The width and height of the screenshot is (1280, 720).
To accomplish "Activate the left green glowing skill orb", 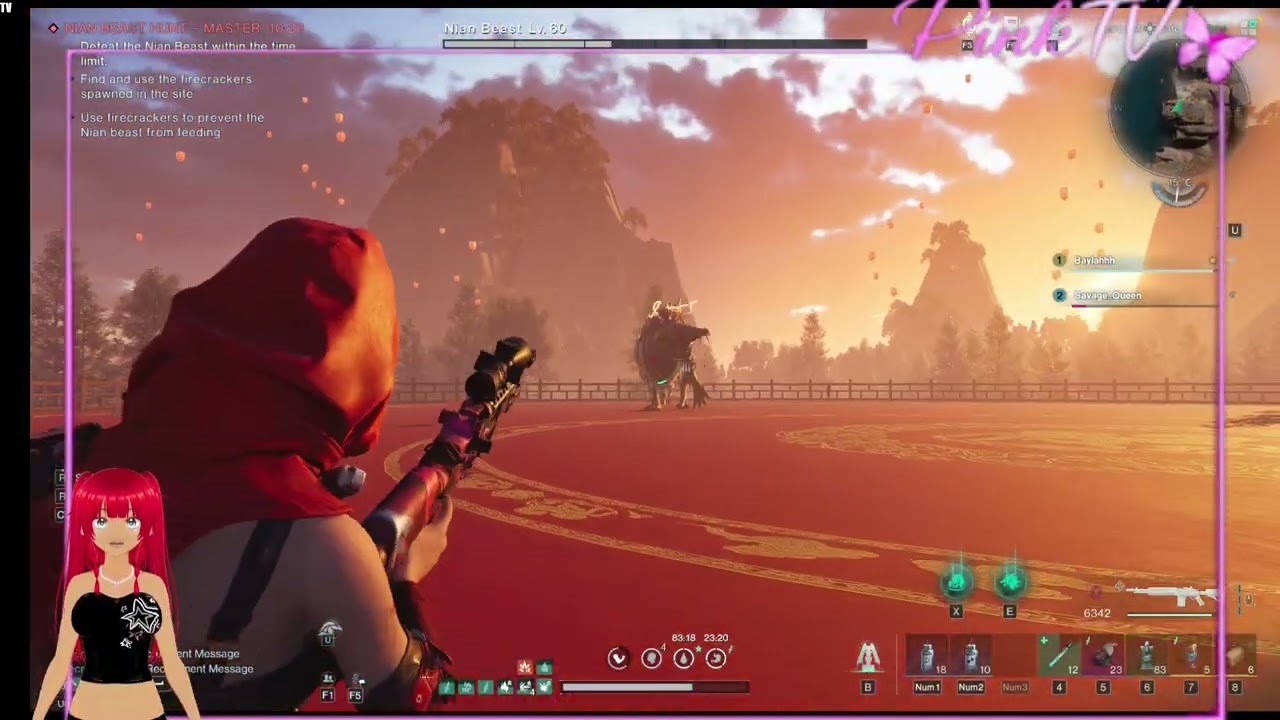I will 956,581.
